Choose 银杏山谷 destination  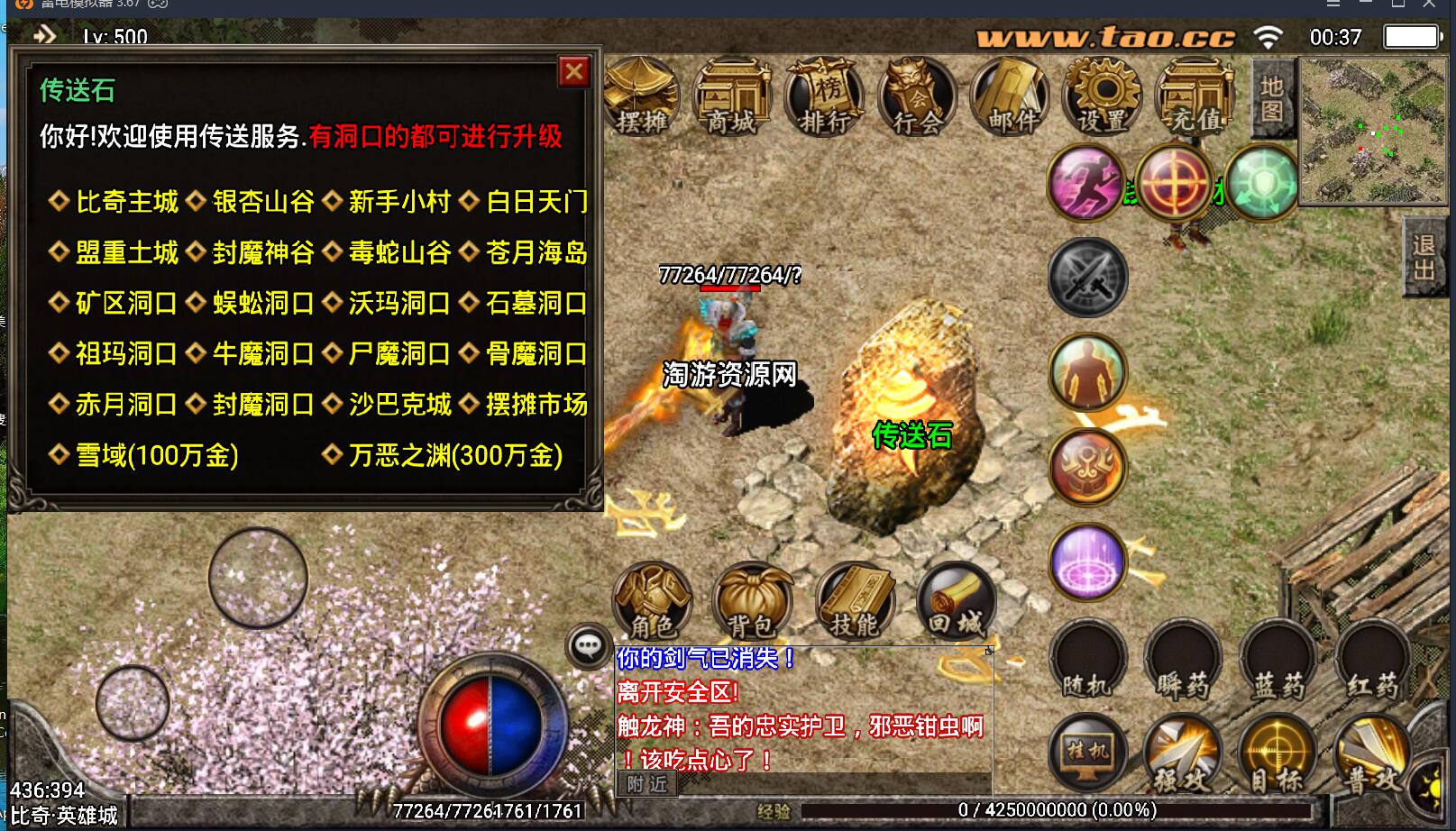[263, 202]
